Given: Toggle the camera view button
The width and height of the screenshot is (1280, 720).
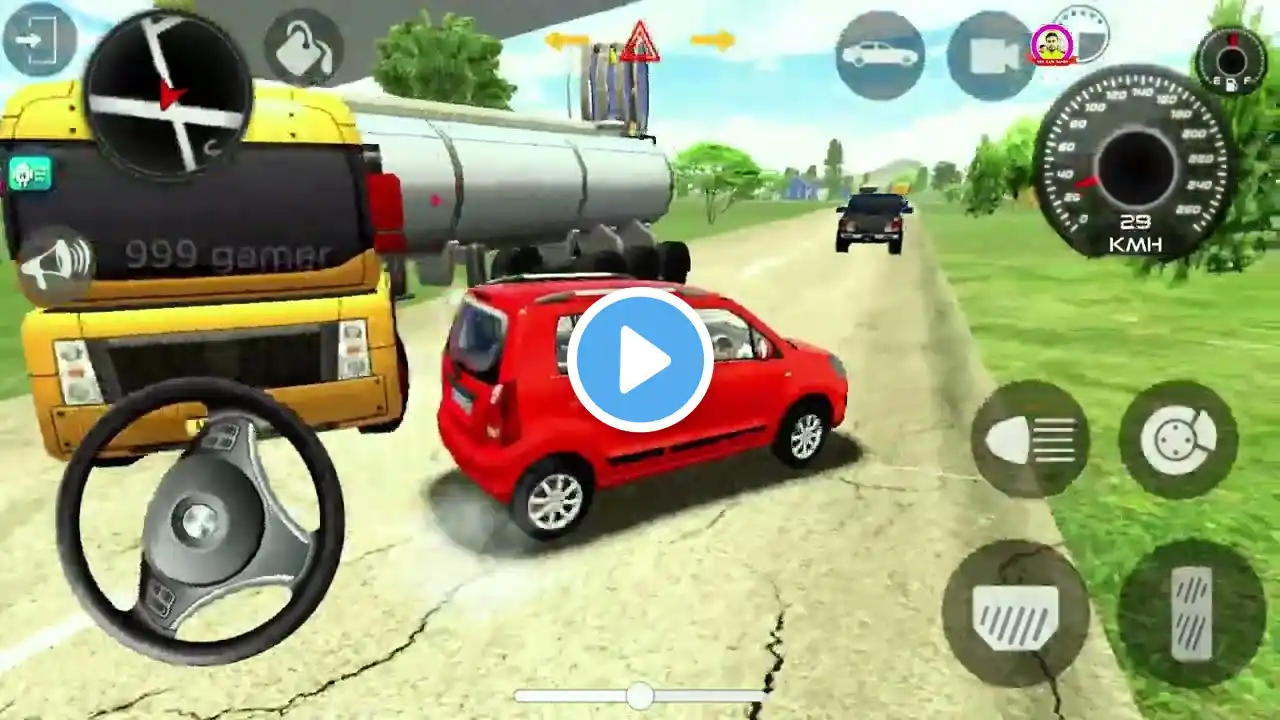Looking at the screenshot, I should [x=990, y=56].
